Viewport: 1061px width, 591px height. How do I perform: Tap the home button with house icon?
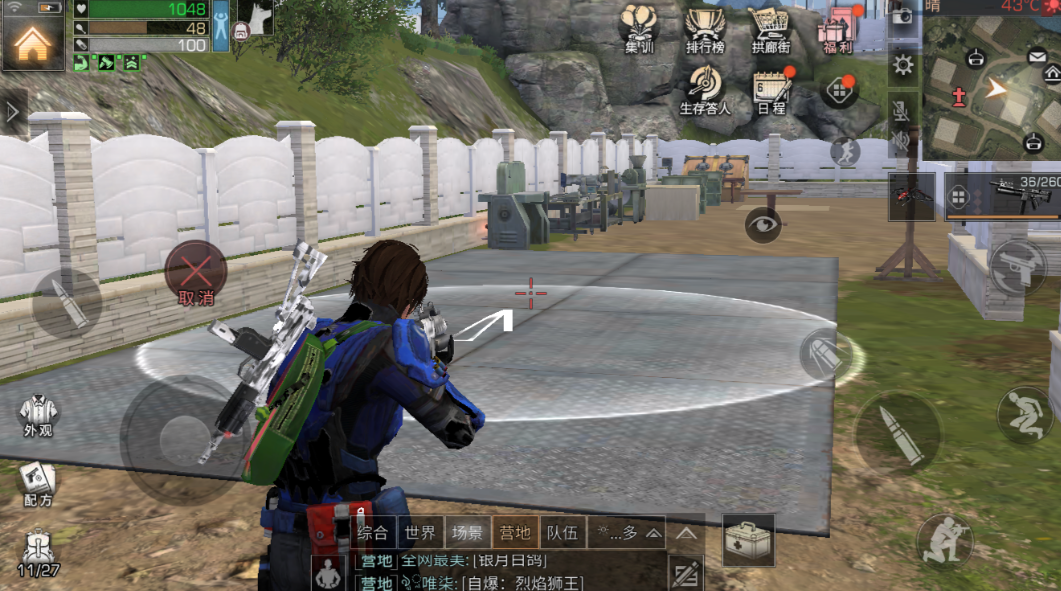32,38
